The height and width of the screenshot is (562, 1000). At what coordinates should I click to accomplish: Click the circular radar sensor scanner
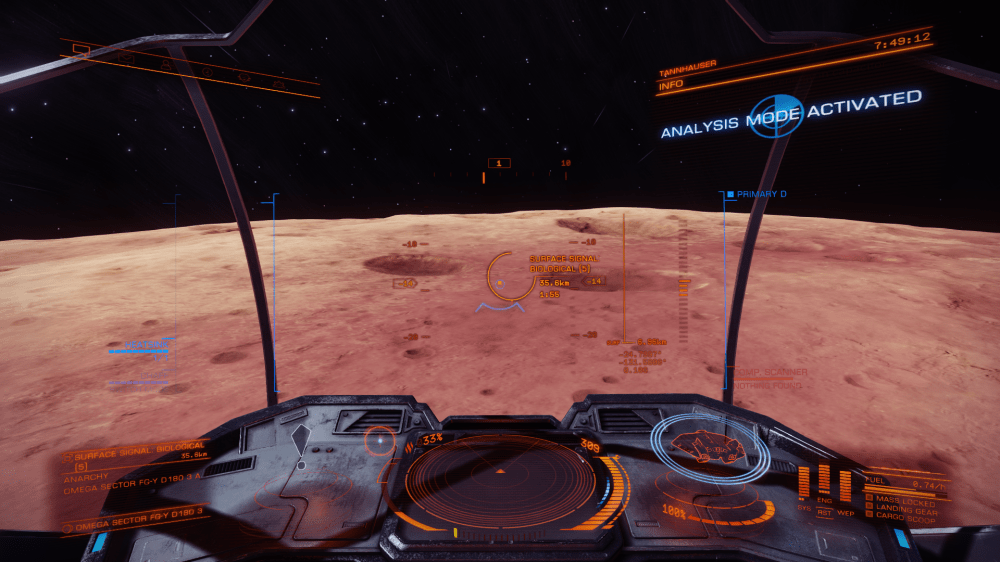(x=498, y=479)
